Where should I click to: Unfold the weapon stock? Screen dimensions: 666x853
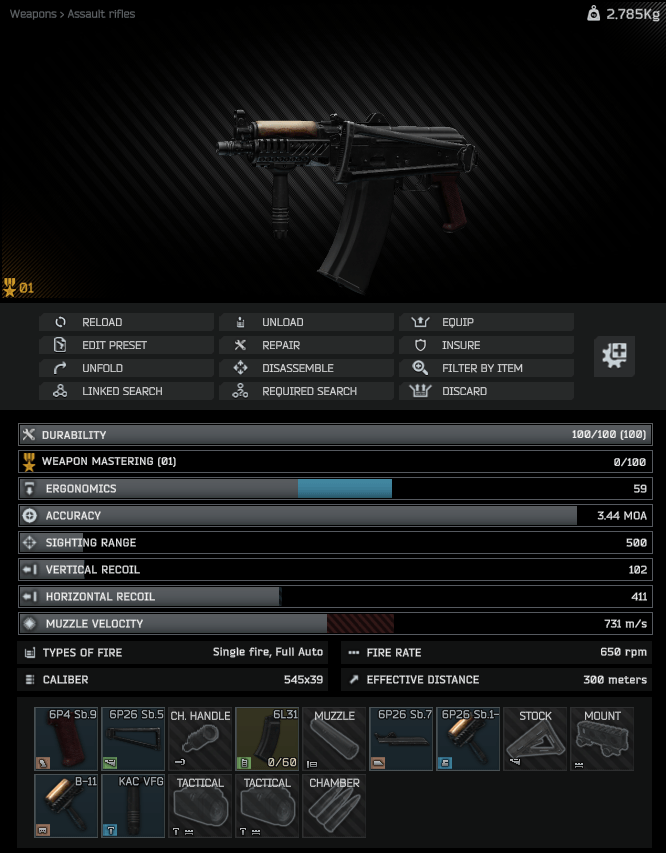click(126, 368)
